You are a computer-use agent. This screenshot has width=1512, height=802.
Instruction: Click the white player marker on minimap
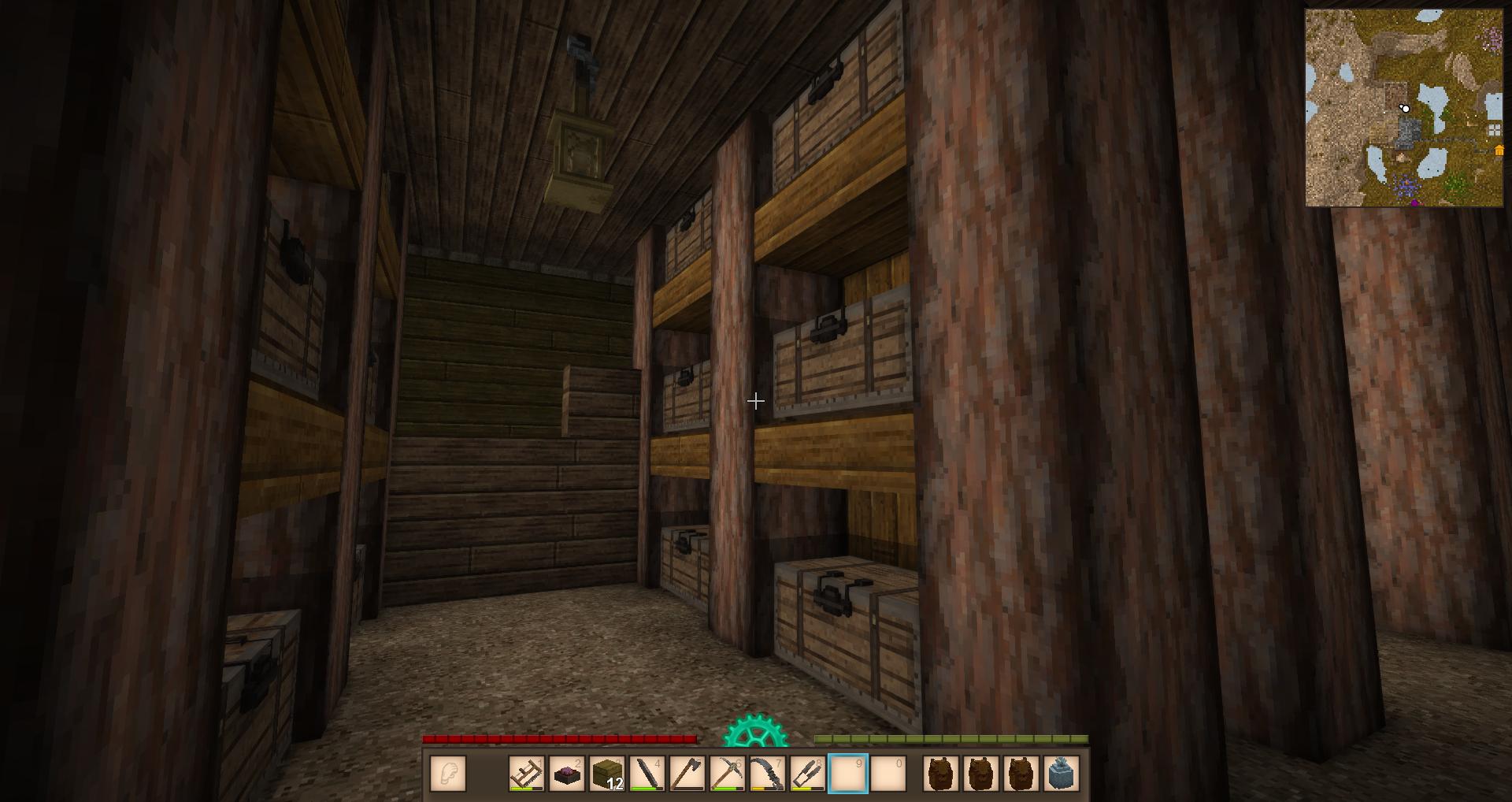click(x=1405, y=108)
